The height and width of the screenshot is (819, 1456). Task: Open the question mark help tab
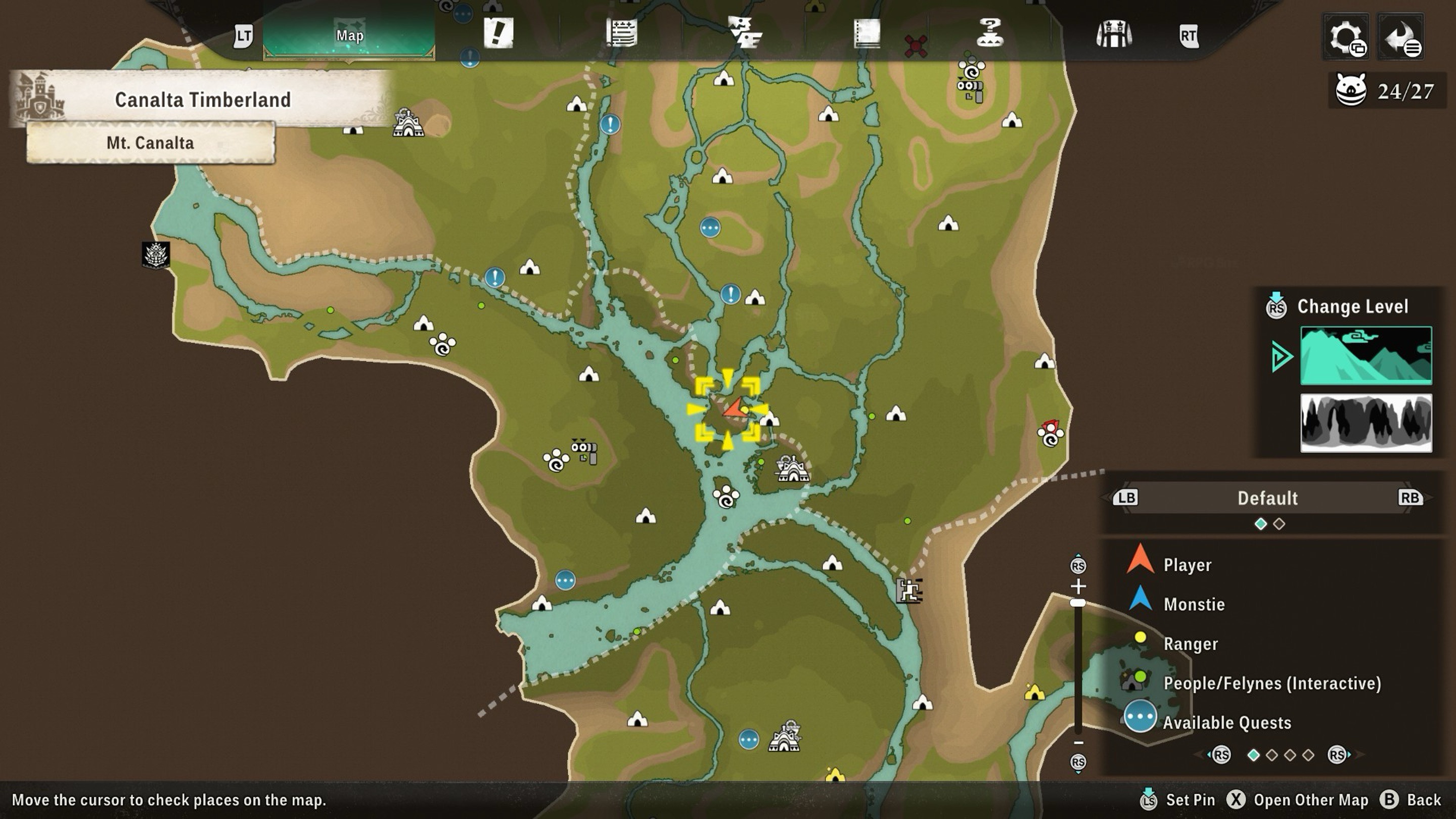pyautogui.click(x=990, y=33)
